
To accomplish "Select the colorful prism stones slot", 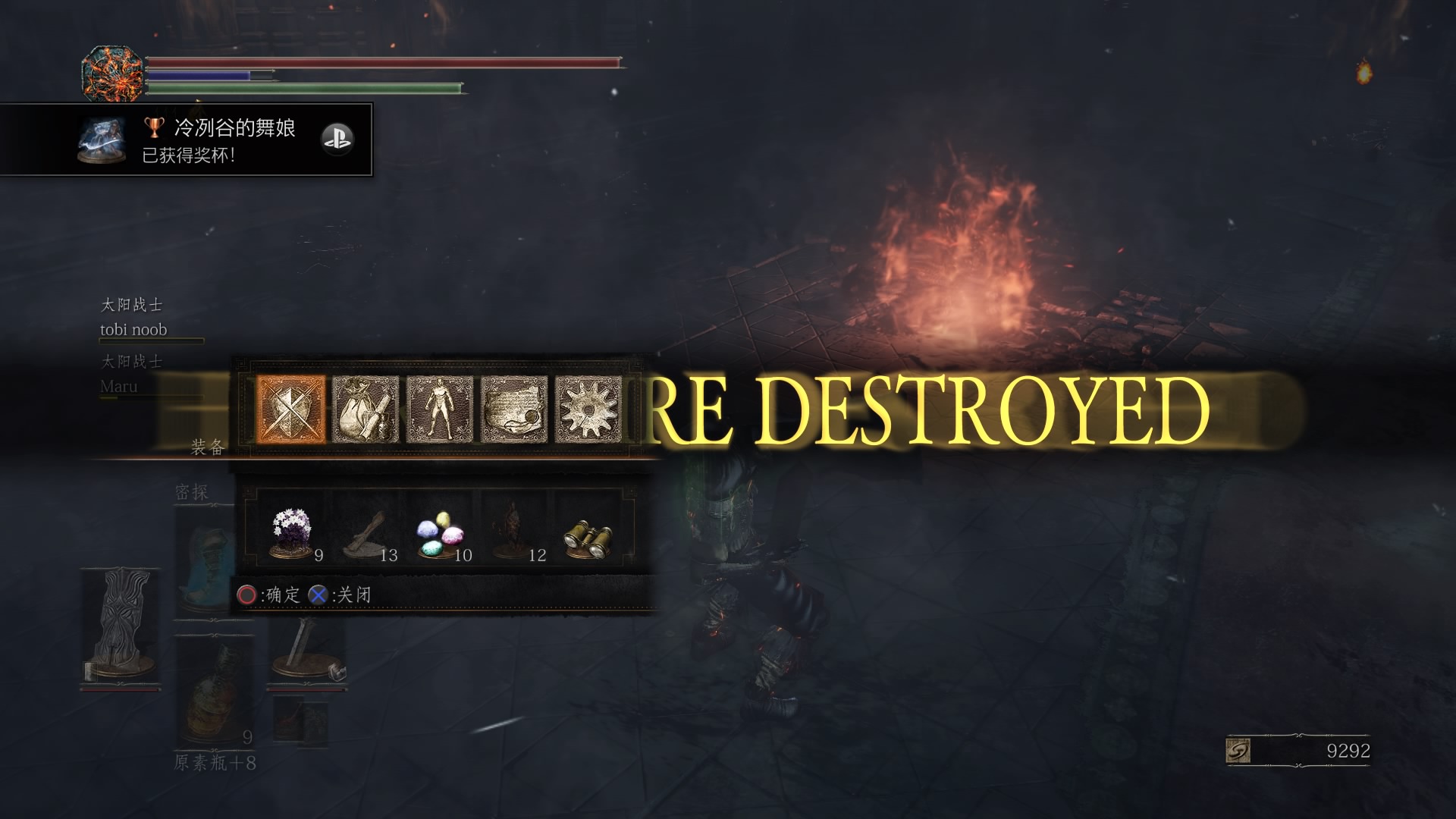I will (440, 534).
